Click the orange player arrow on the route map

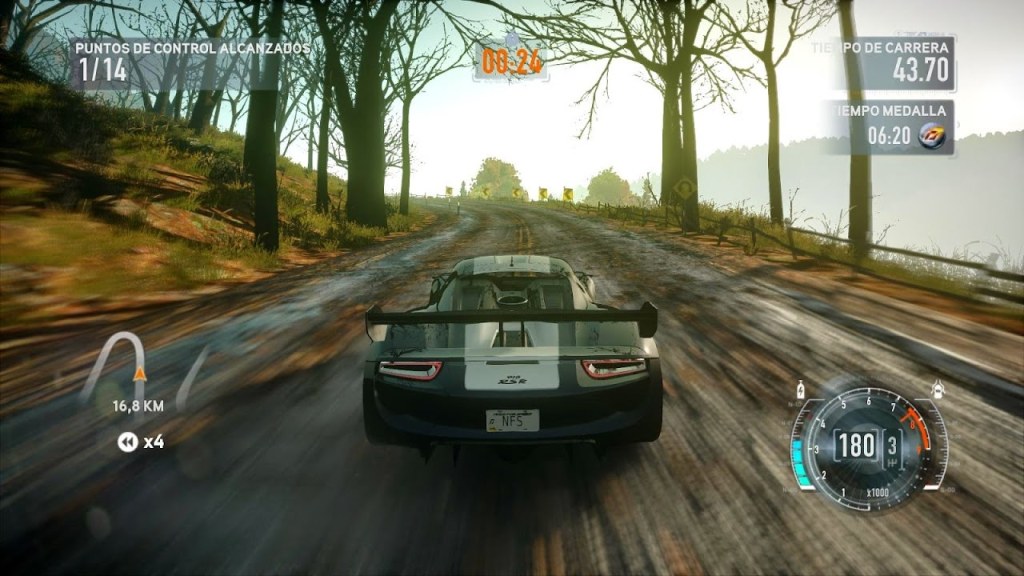tap(140, 375)
